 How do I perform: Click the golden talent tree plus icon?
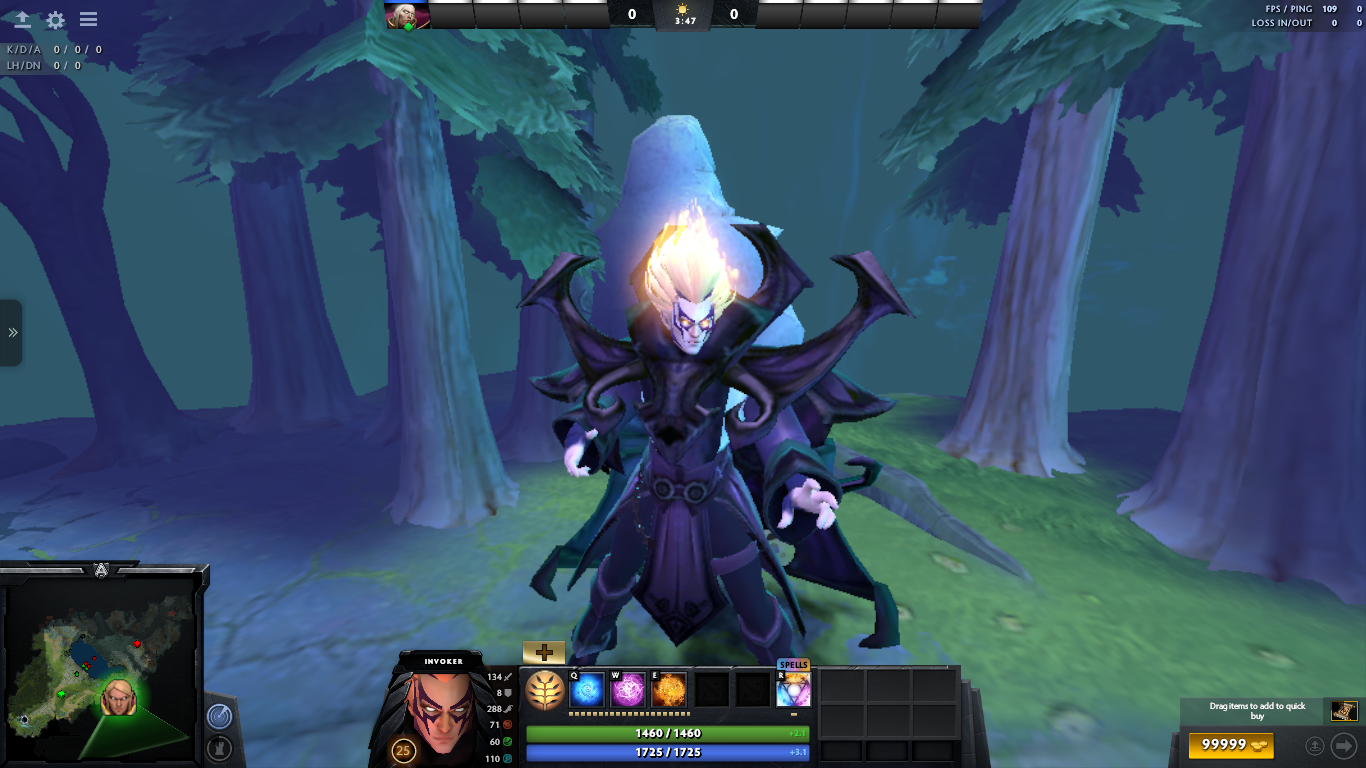(x=543, y=652)
